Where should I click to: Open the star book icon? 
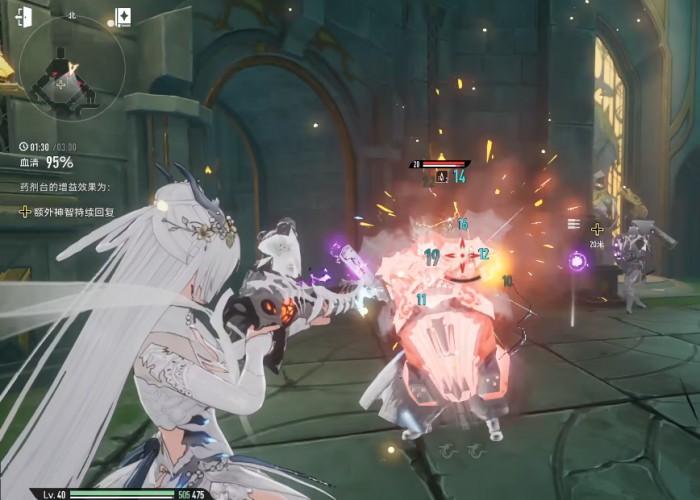pyautogui.click(x=122, y=16)
